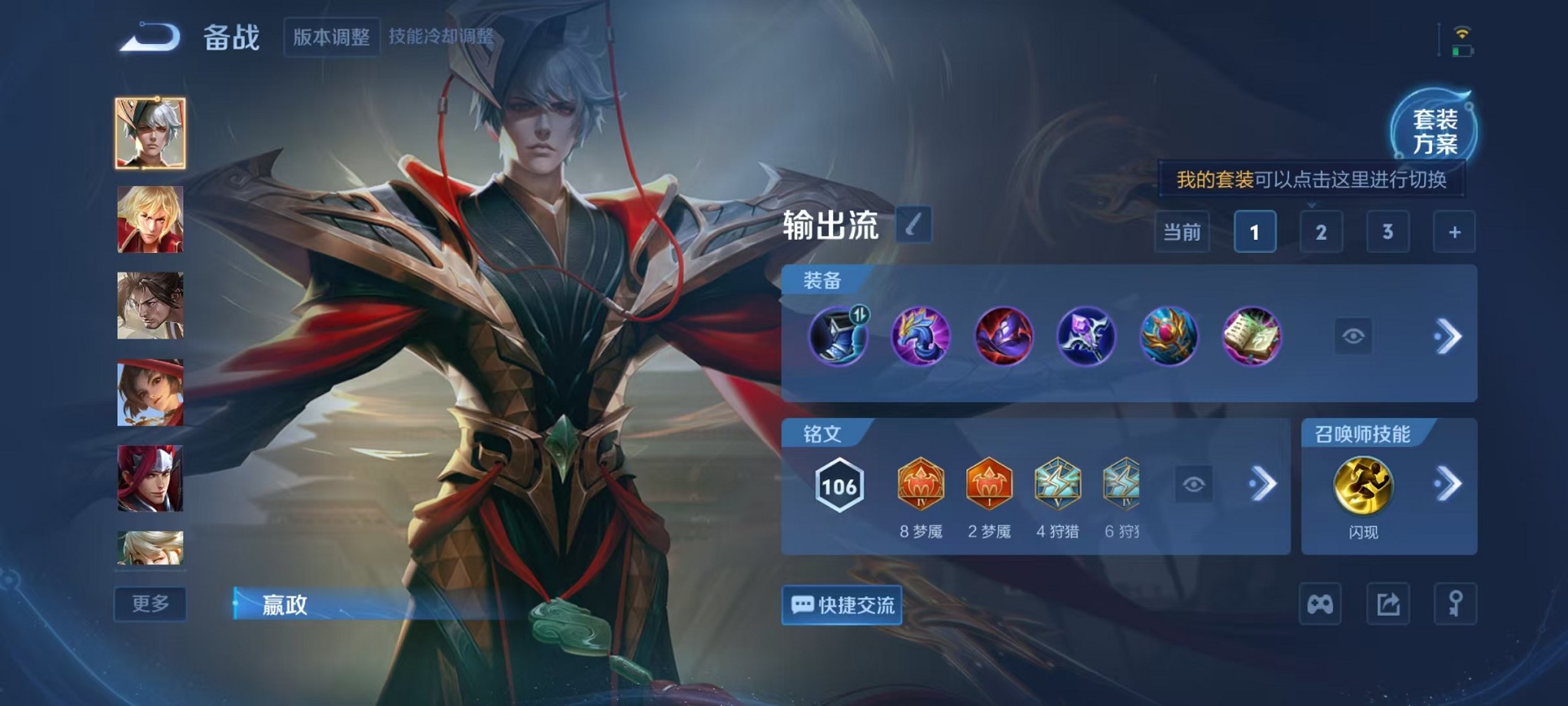1568x706 pixels.
Task: Select the 当前 loadout tab
Action: pos(1184,231)
